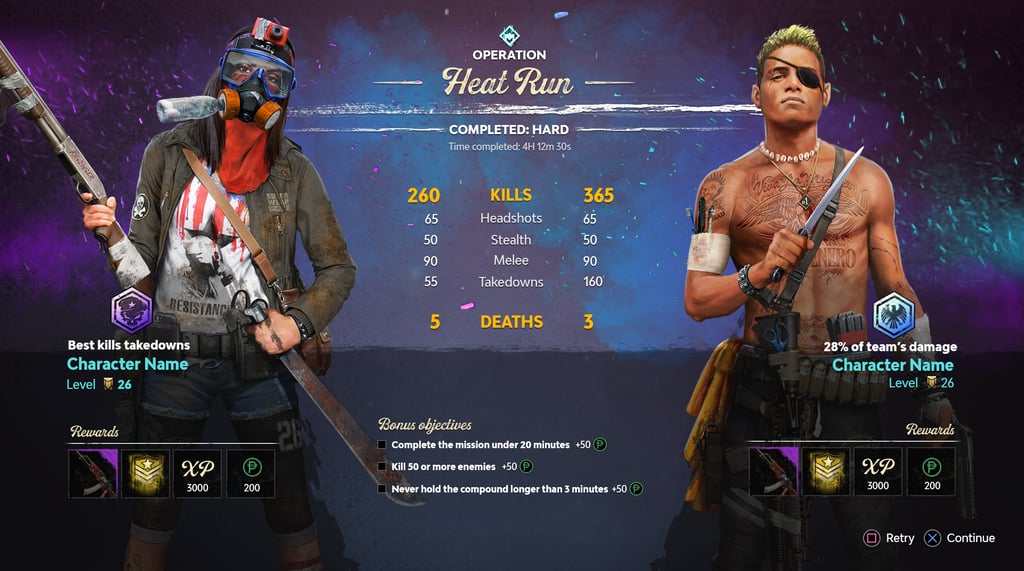Open the purple 'Best kills takedowns' medal
This screenshot has height=571, width=1024.
pos(131,309)
